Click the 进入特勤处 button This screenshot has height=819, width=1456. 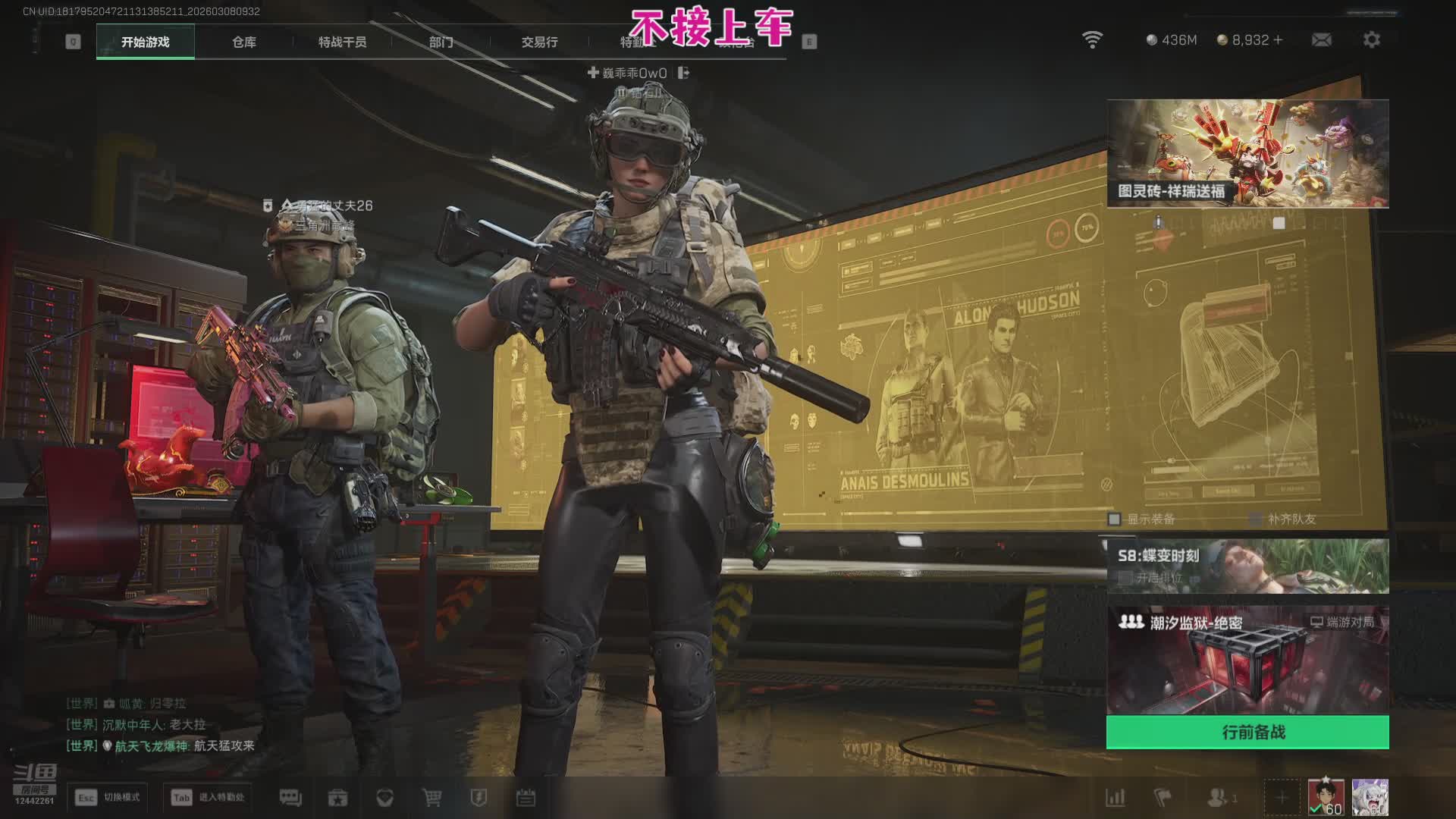click(x=208, y=798)
